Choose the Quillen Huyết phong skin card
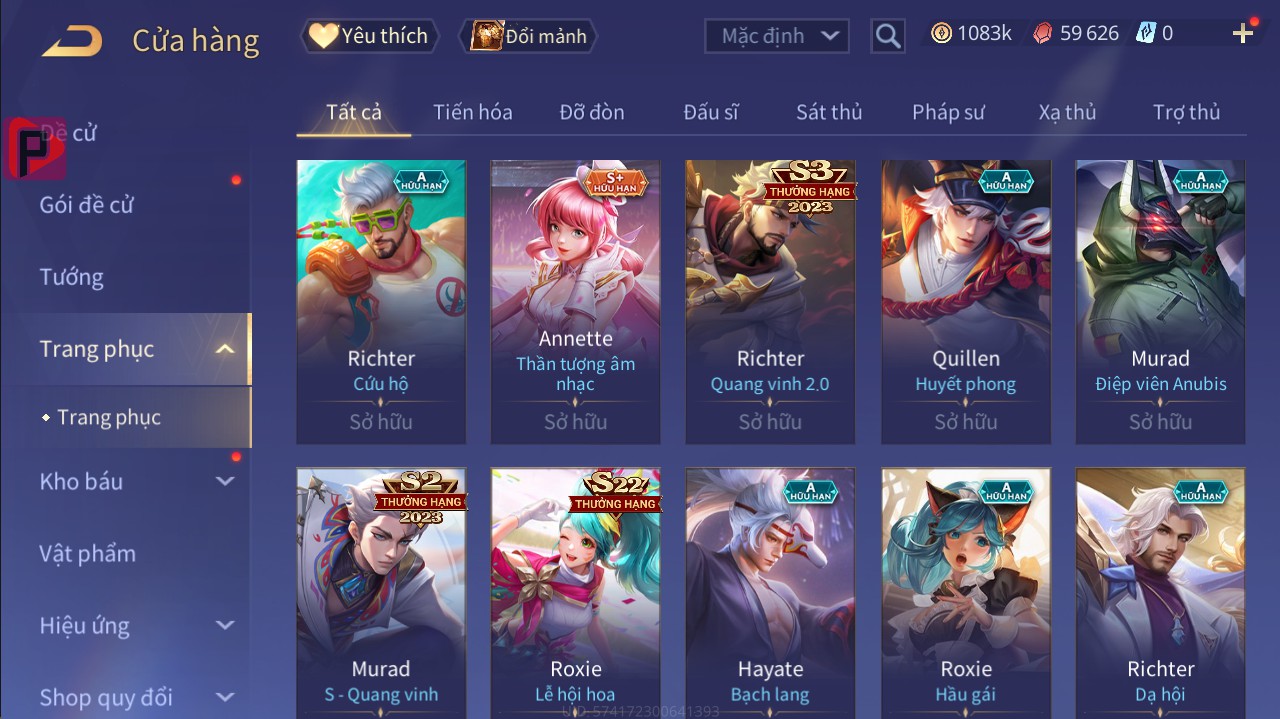This screenshot has width=1280, height=719. pyautogui.click(x=965, y=300)
